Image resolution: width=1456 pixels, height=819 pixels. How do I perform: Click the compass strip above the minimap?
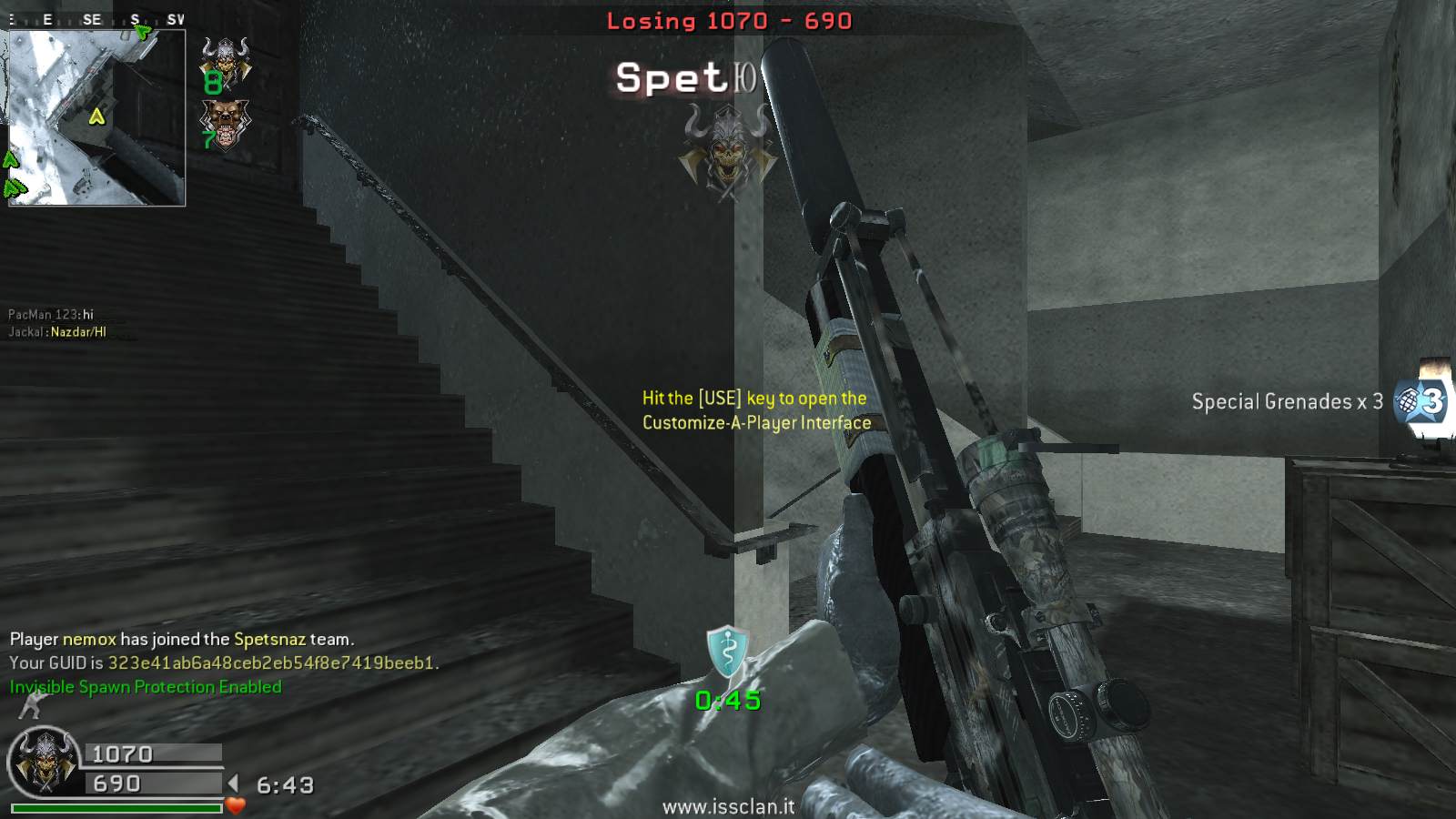coord(96,19)
